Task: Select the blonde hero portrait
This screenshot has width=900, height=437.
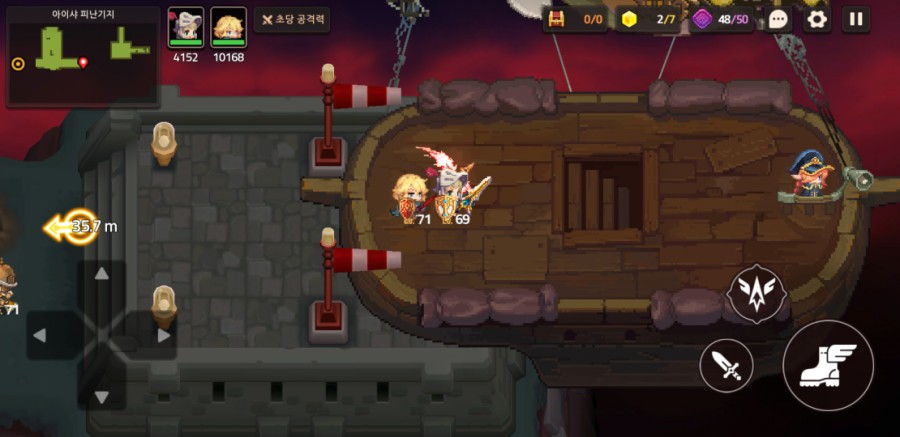Action: coord(228,26)
